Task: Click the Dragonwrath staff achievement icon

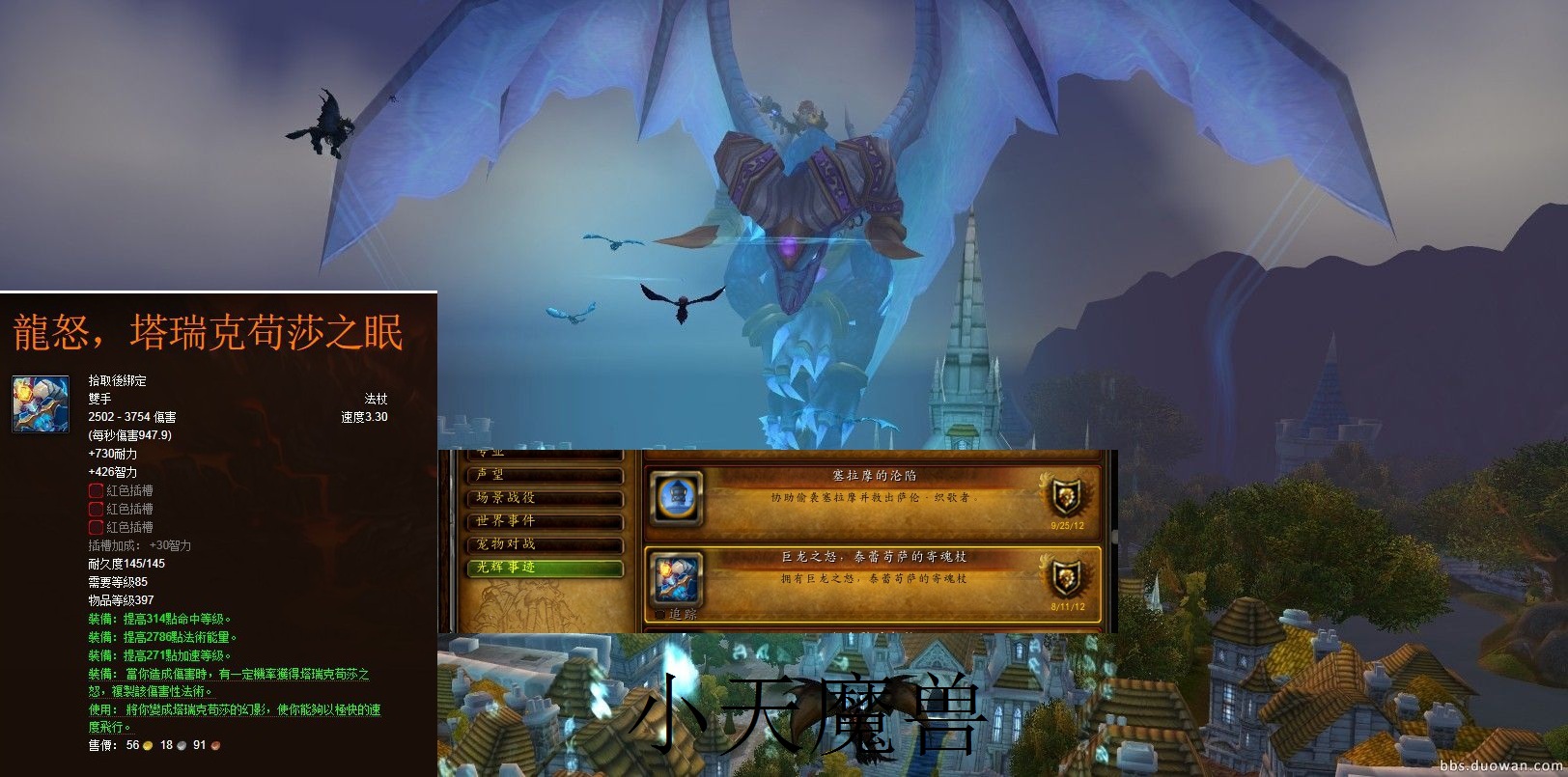Action: point(677,579)
